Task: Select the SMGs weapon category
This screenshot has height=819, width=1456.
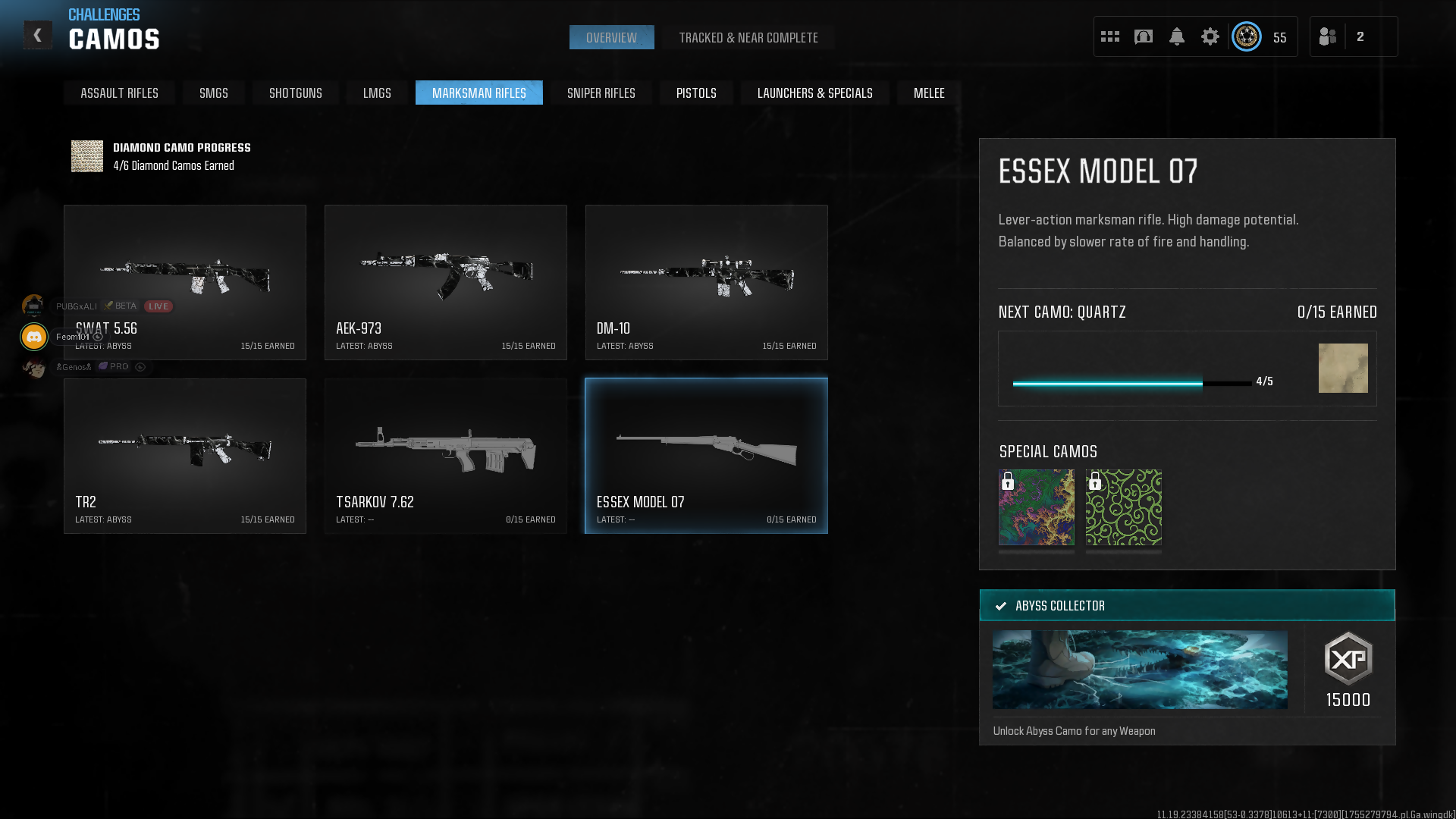Action: (213, 93)
